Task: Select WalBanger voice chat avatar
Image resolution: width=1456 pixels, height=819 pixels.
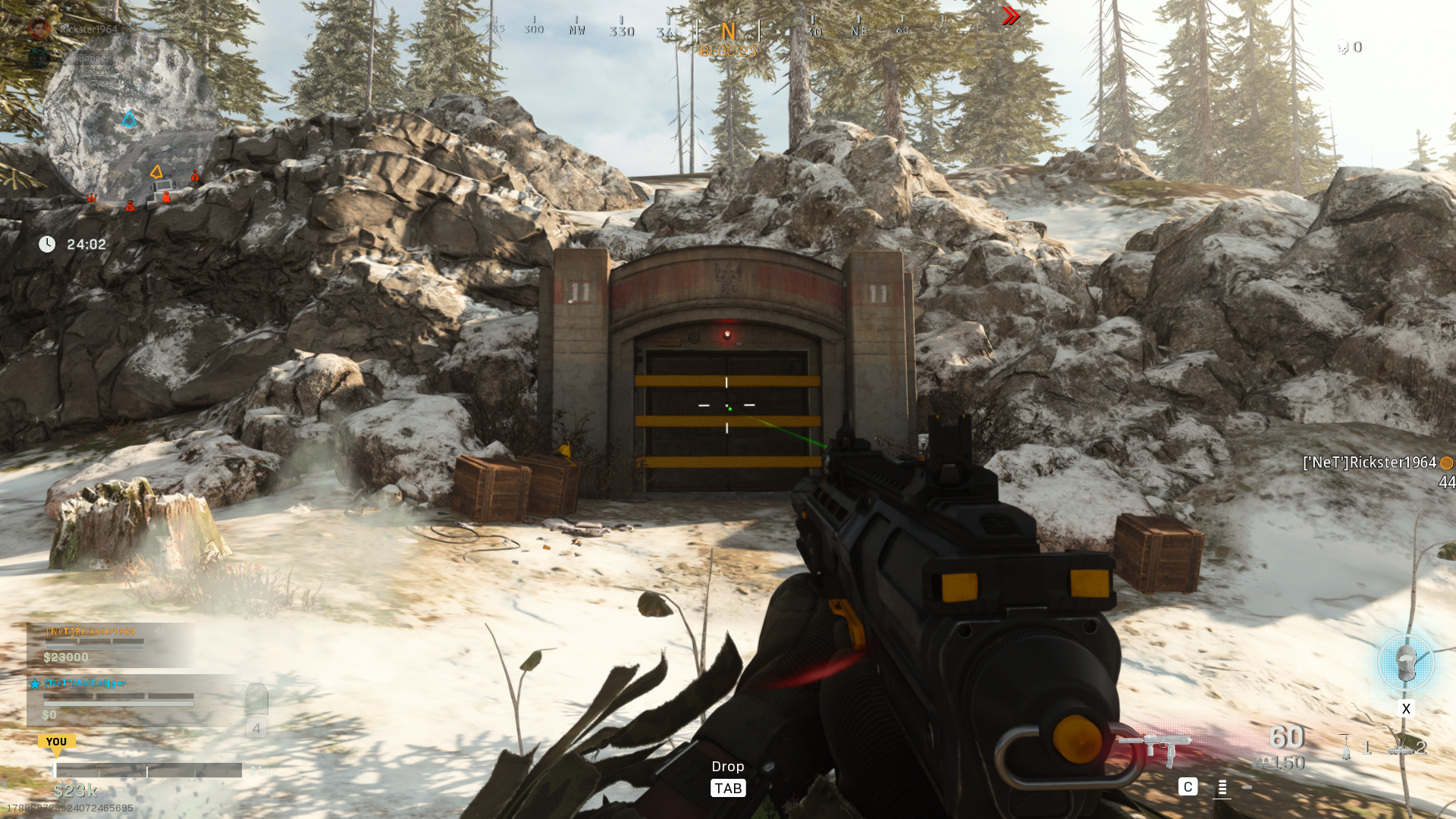Action: (39, 58)
